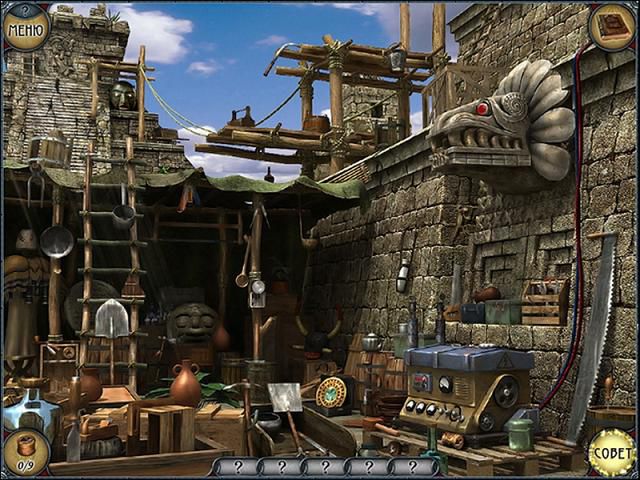This screenshot has width=640, height=480.
Task: Use the СОВЕТ hint button
Action: click(611, 453)
